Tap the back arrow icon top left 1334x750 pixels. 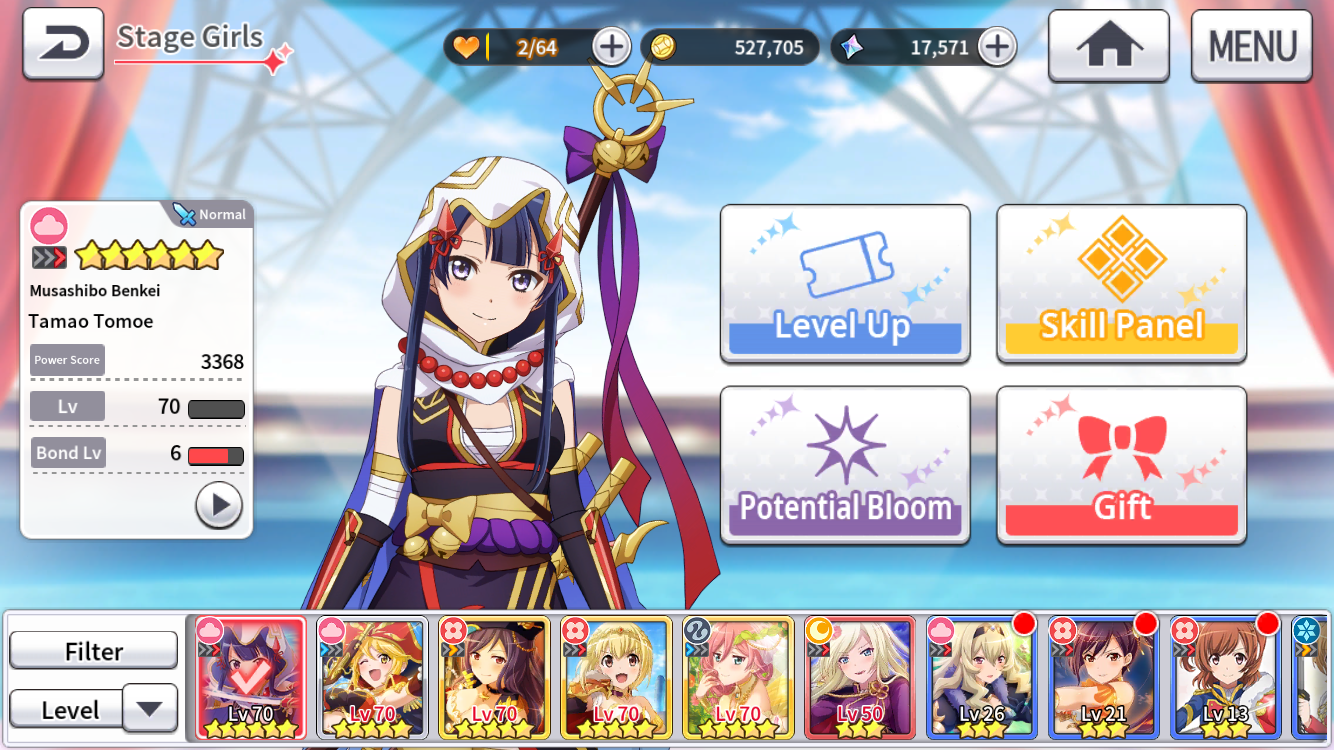[x=62, y=43]
